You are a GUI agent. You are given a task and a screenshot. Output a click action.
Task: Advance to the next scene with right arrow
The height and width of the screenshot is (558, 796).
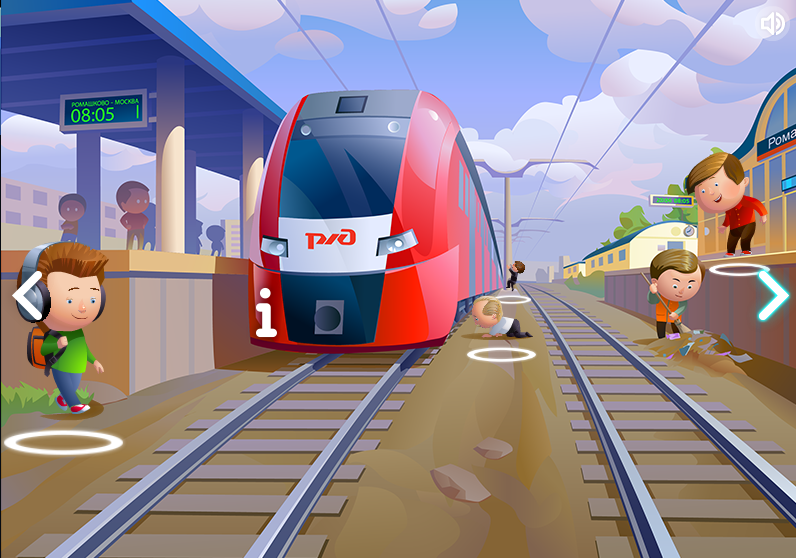pos(772,295)
